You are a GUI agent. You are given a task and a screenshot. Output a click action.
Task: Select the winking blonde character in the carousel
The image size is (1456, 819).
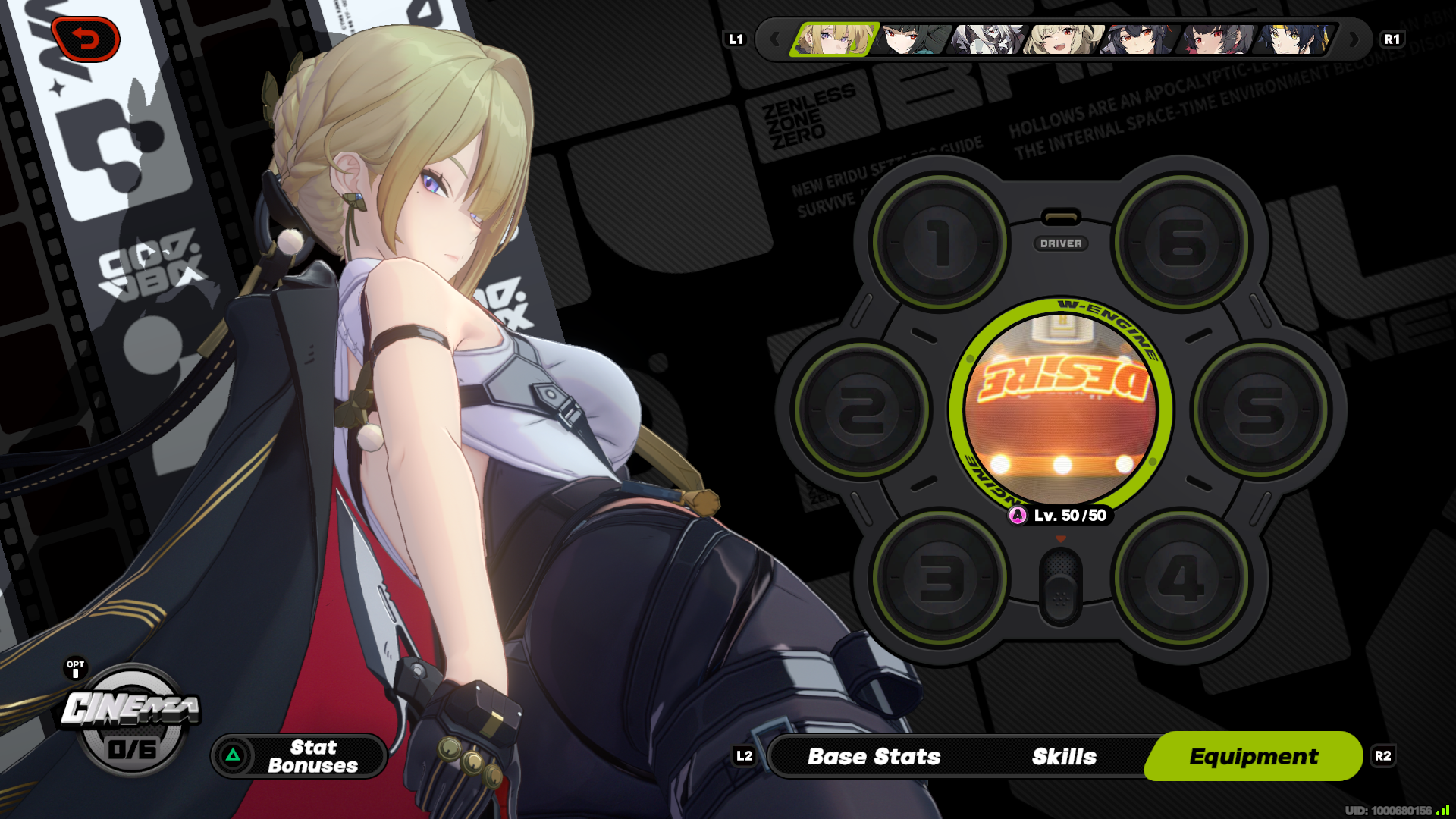coord(1061,39)
